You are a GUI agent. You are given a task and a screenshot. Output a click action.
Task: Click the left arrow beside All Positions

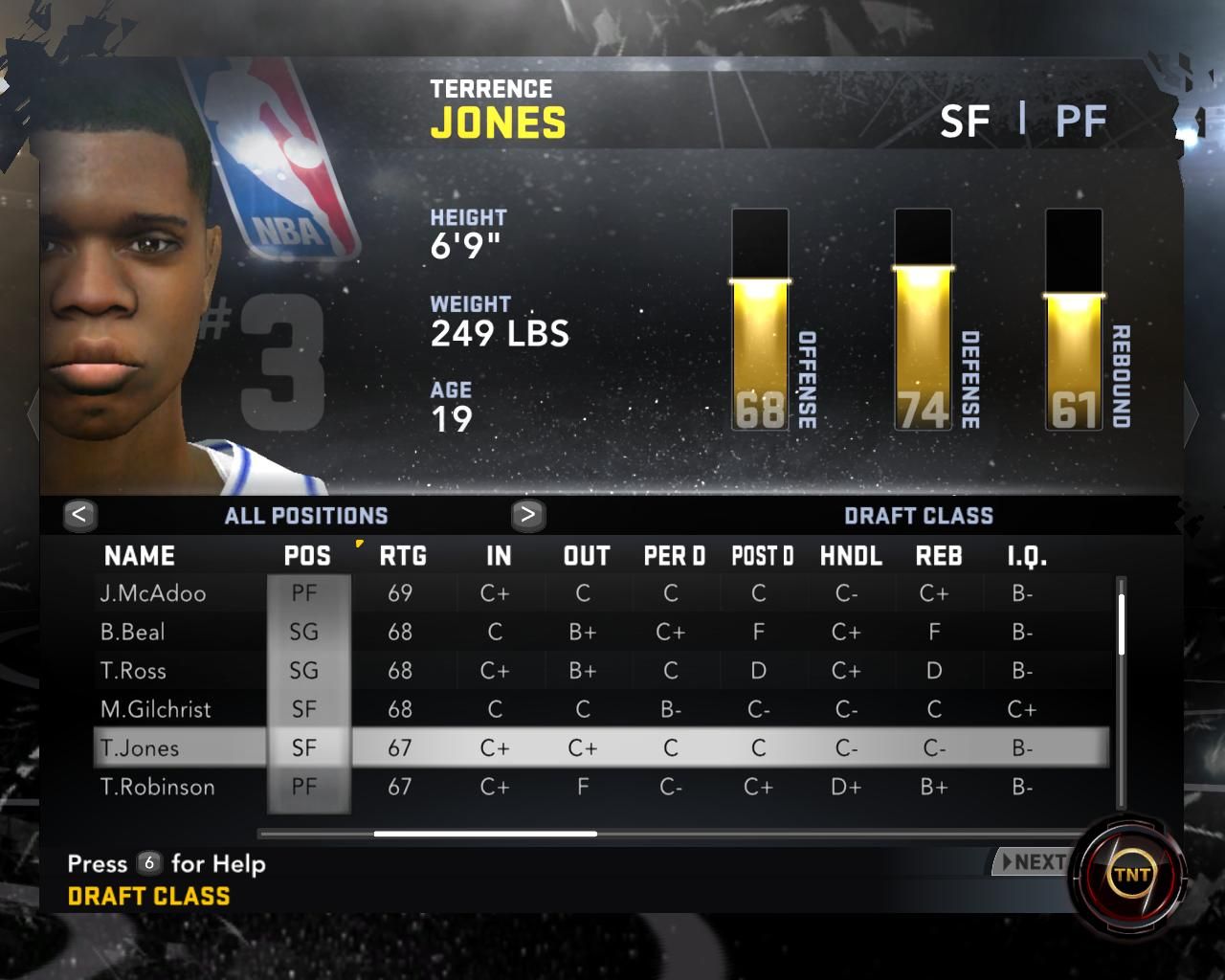coord(79,515)
